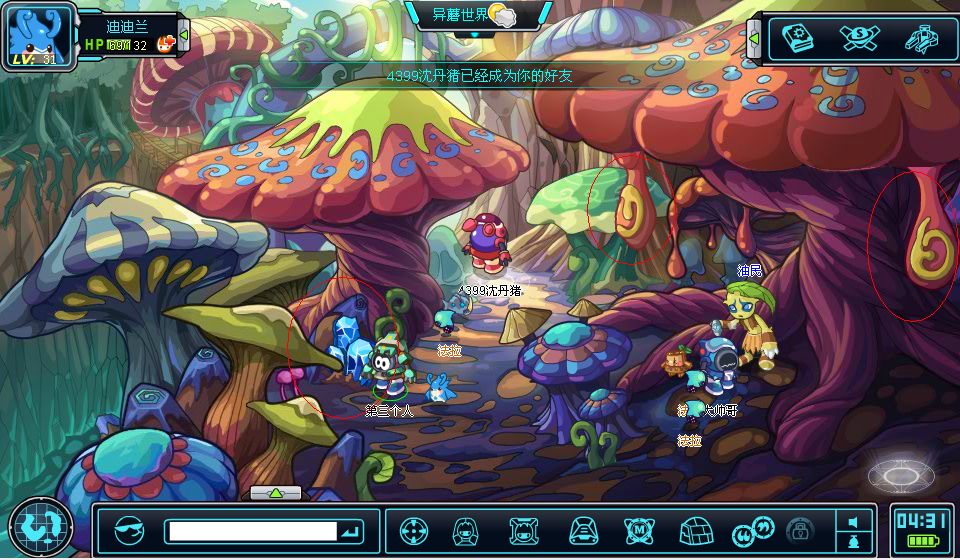
Task: Open the M badge toolbar icon
Action: tap(639, 530)
